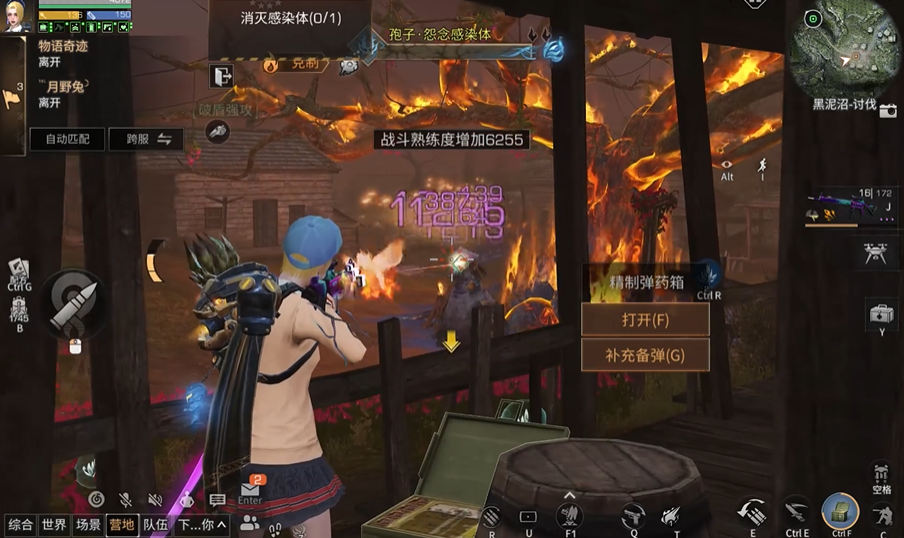The image size is (904, 538).
Task: Switch chat to the 世界 channel
Action: (x=54, y=524)
